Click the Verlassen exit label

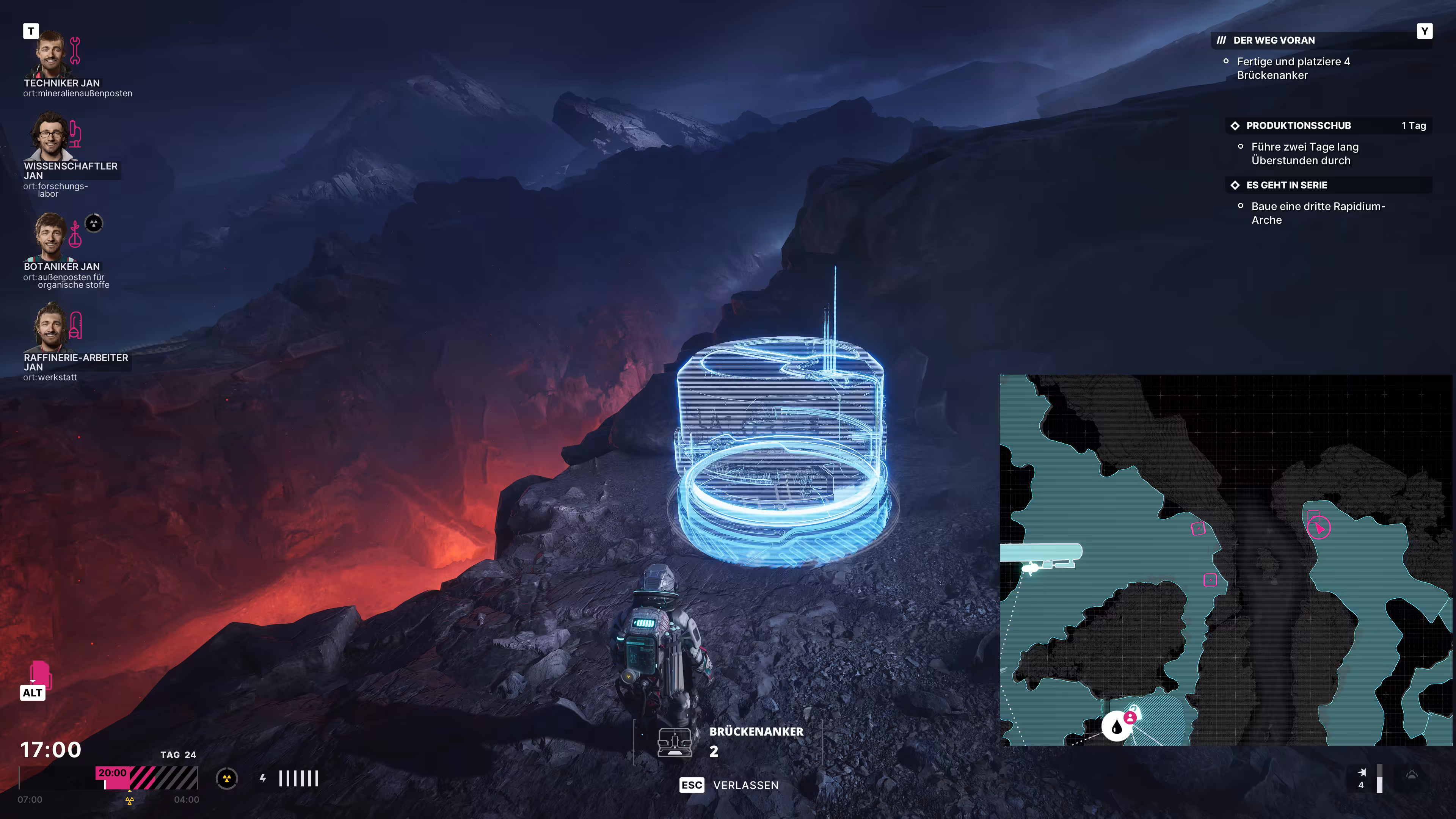pyautogui.click(x=745, y=785)
